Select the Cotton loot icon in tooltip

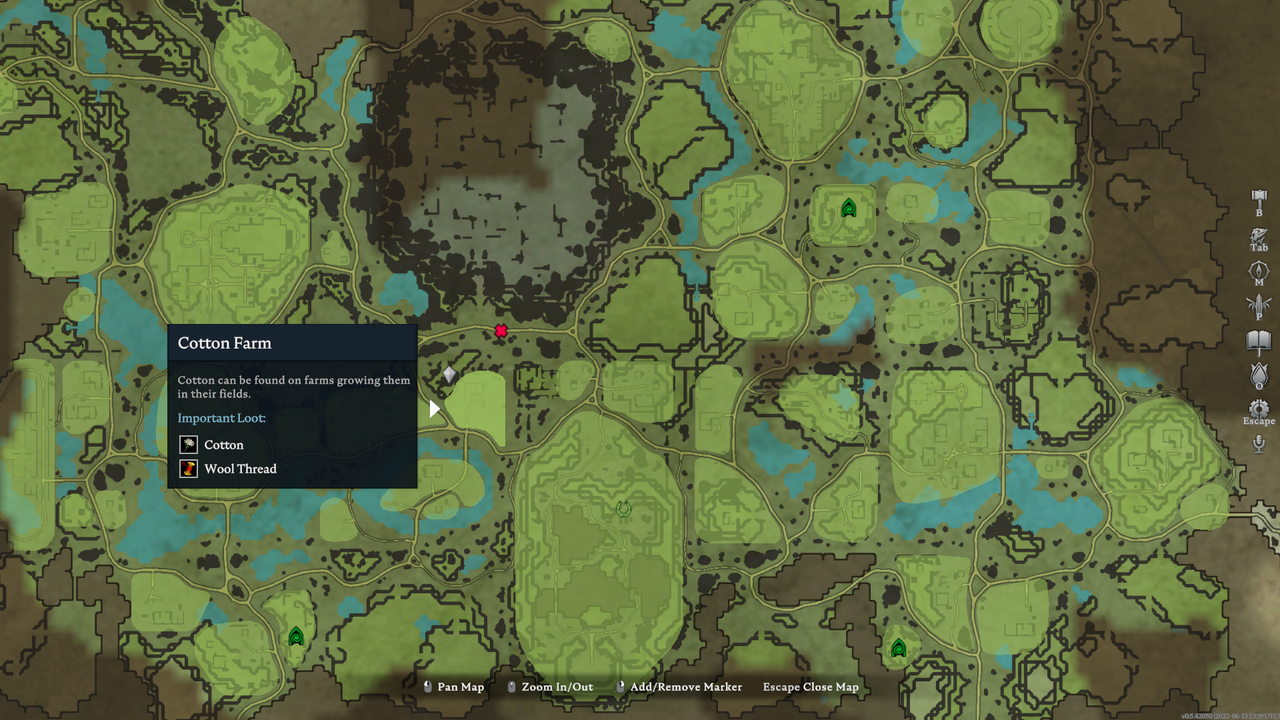click(x=187, y=444)
